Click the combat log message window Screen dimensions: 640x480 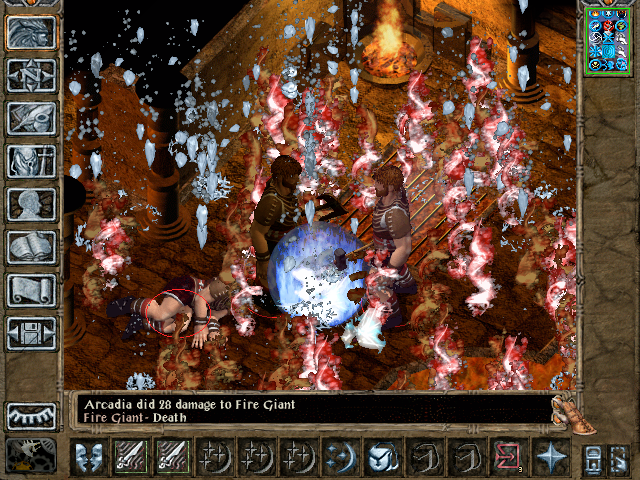(x=310, y=409)
